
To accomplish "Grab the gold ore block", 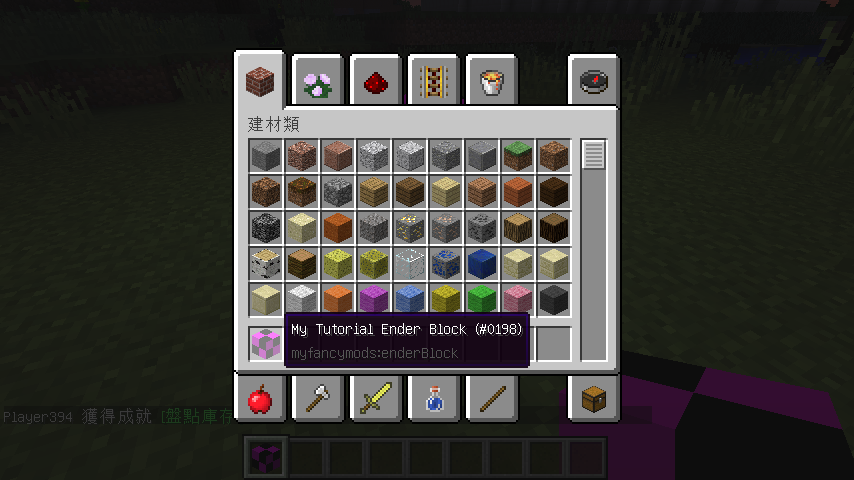I will [410, 228].
